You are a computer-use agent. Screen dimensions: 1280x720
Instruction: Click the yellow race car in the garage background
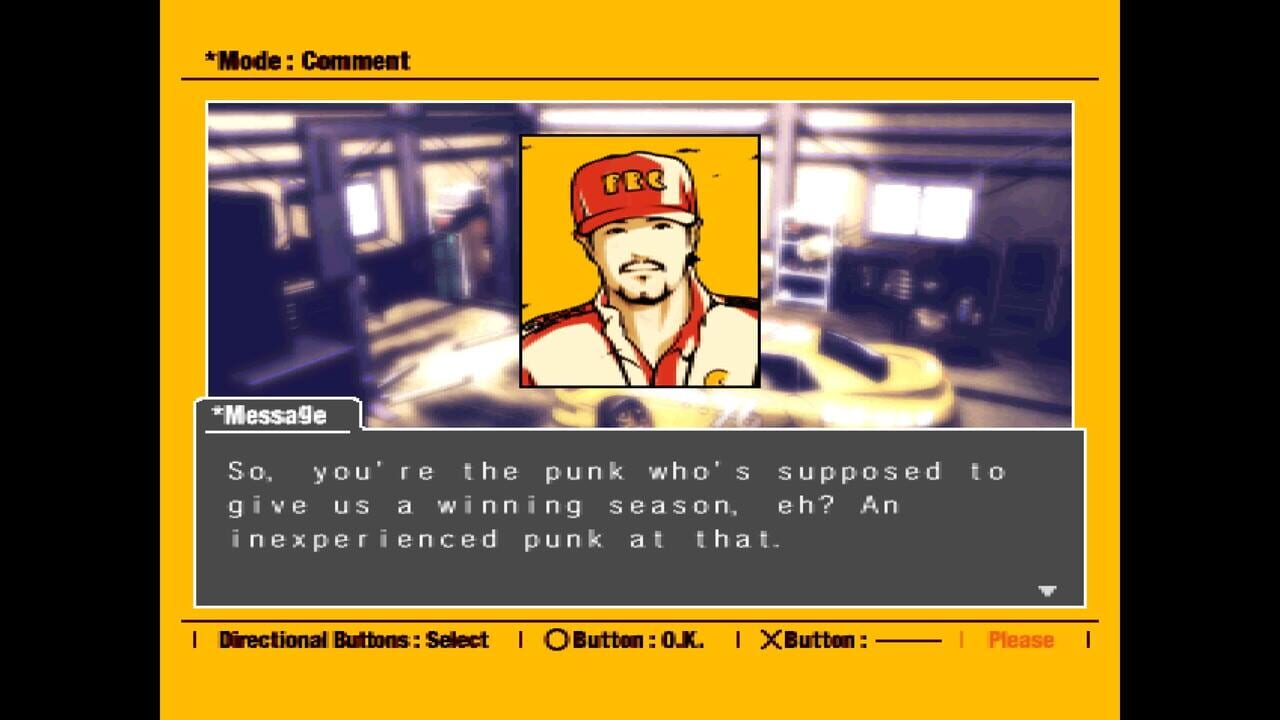(900, 390)
